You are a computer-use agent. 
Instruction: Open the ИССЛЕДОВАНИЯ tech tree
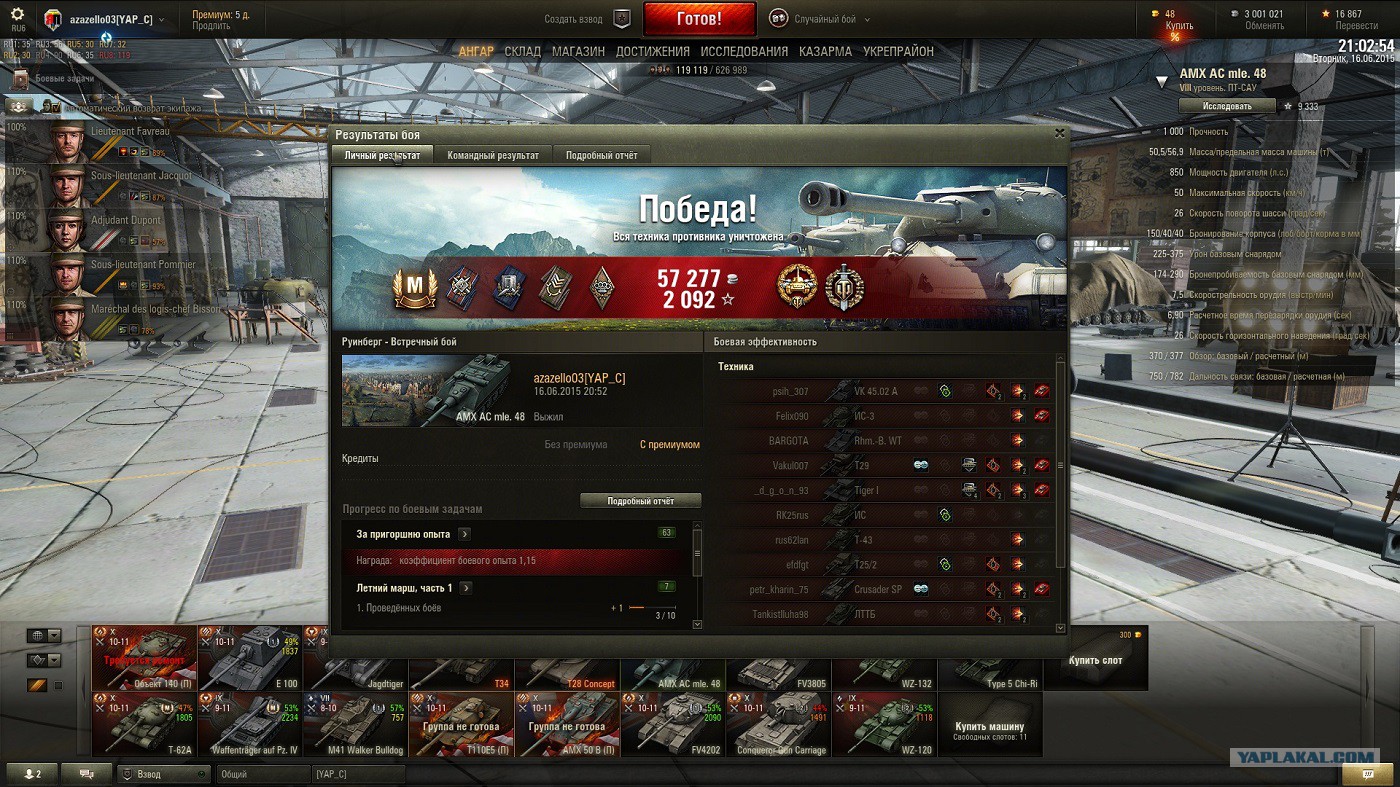[744, 52]
